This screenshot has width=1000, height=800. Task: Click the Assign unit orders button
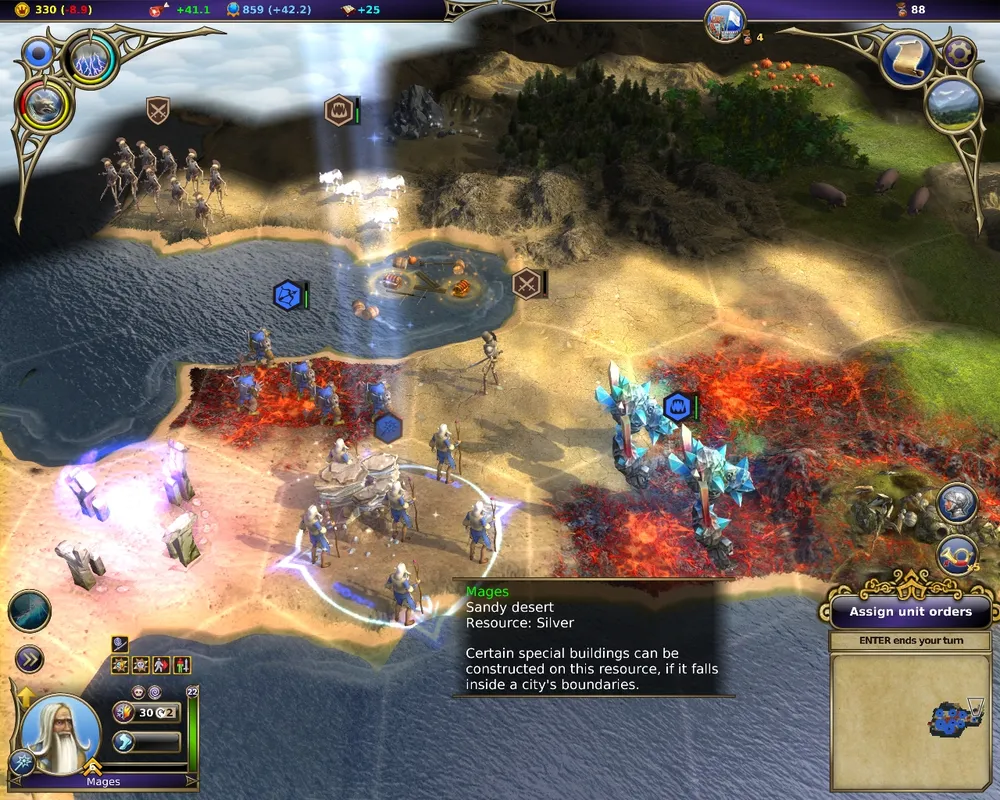(x=910, y=611)
